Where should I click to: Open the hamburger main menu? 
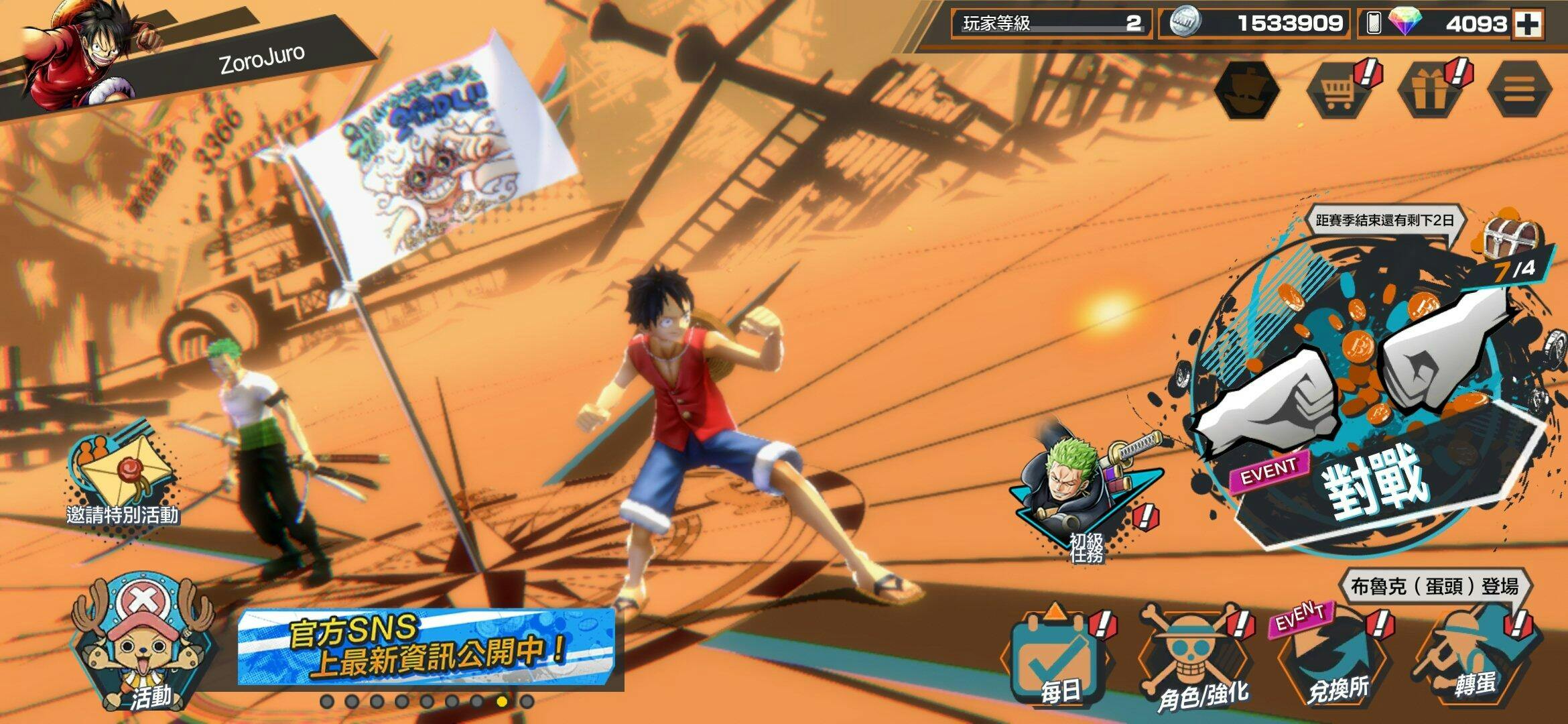tap(1518, 90)
